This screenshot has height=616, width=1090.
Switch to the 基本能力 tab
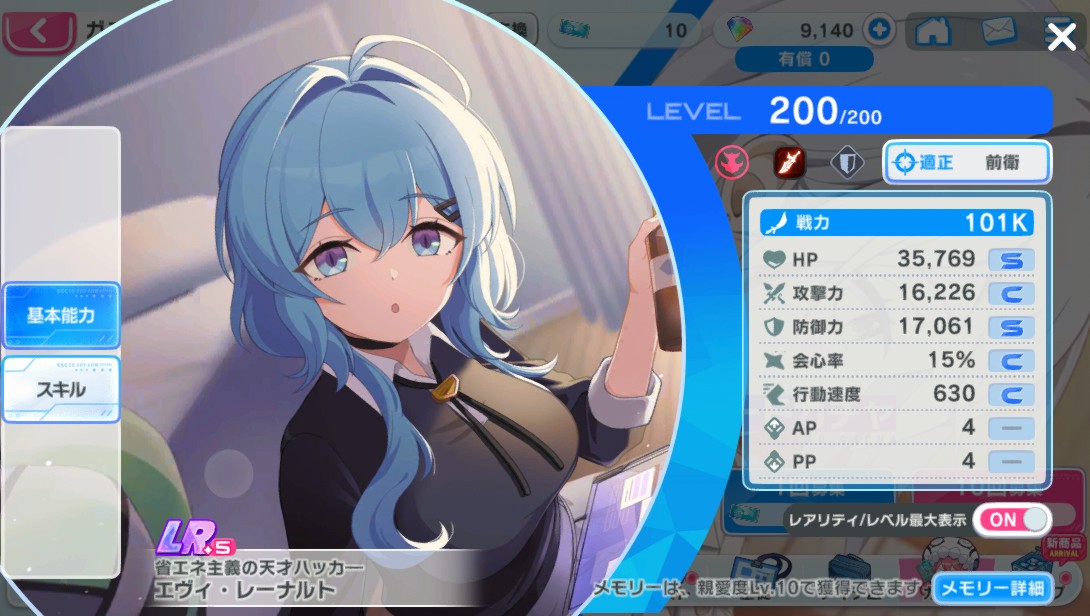[x=61, y=315]
